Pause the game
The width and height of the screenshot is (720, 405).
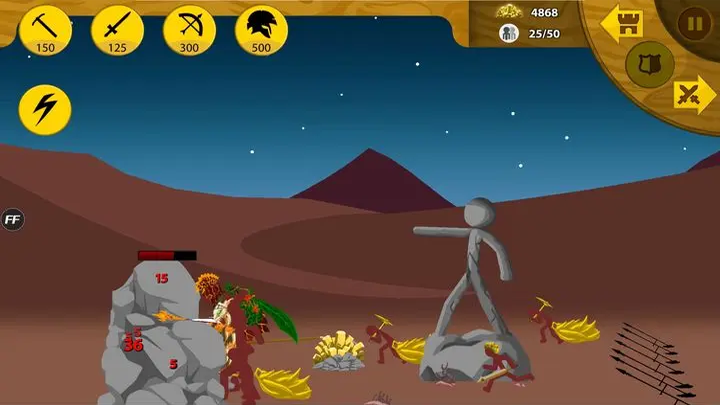tap(694, 23)
